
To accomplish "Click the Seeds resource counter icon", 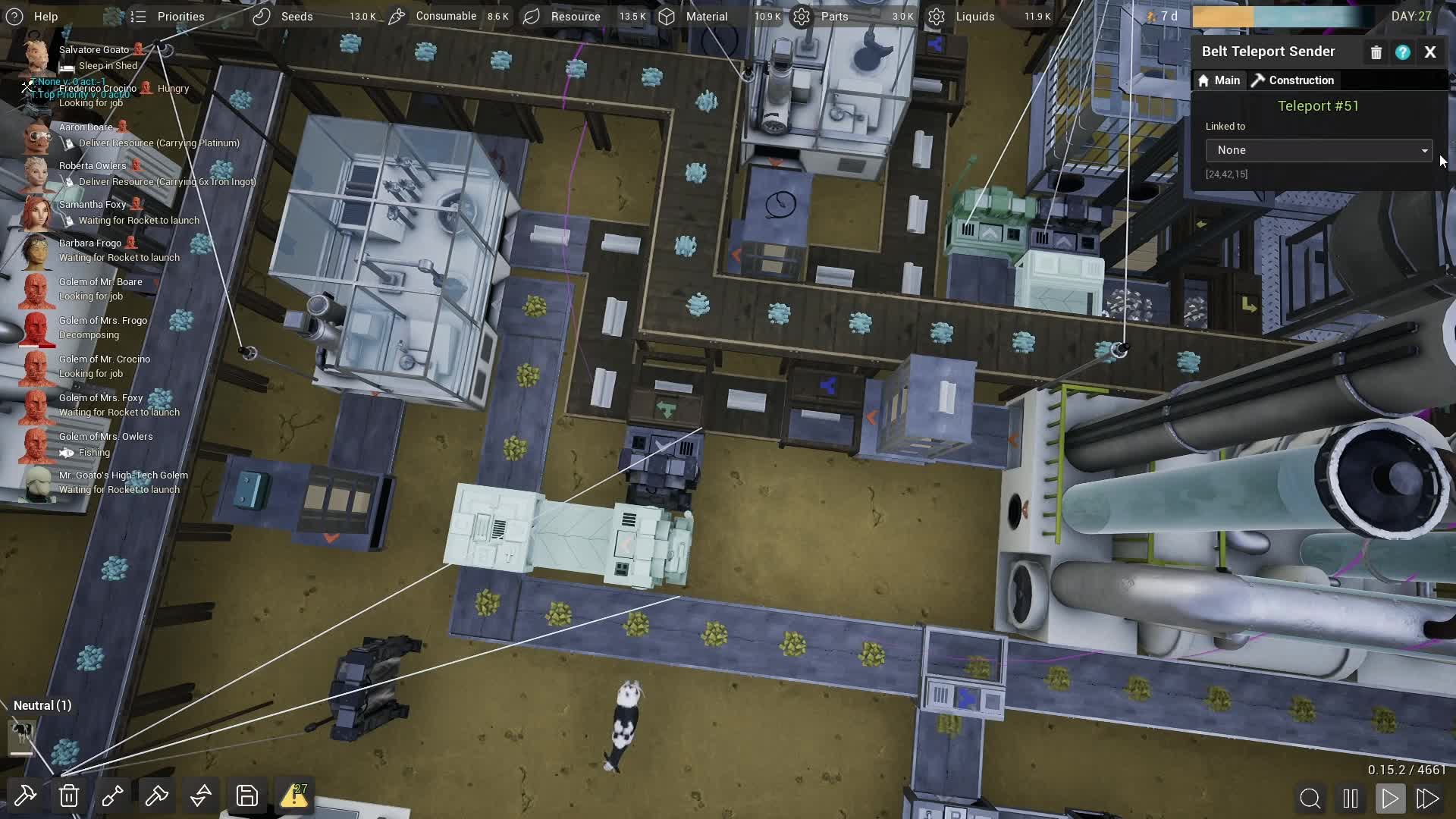I will [x=262, y=16].
